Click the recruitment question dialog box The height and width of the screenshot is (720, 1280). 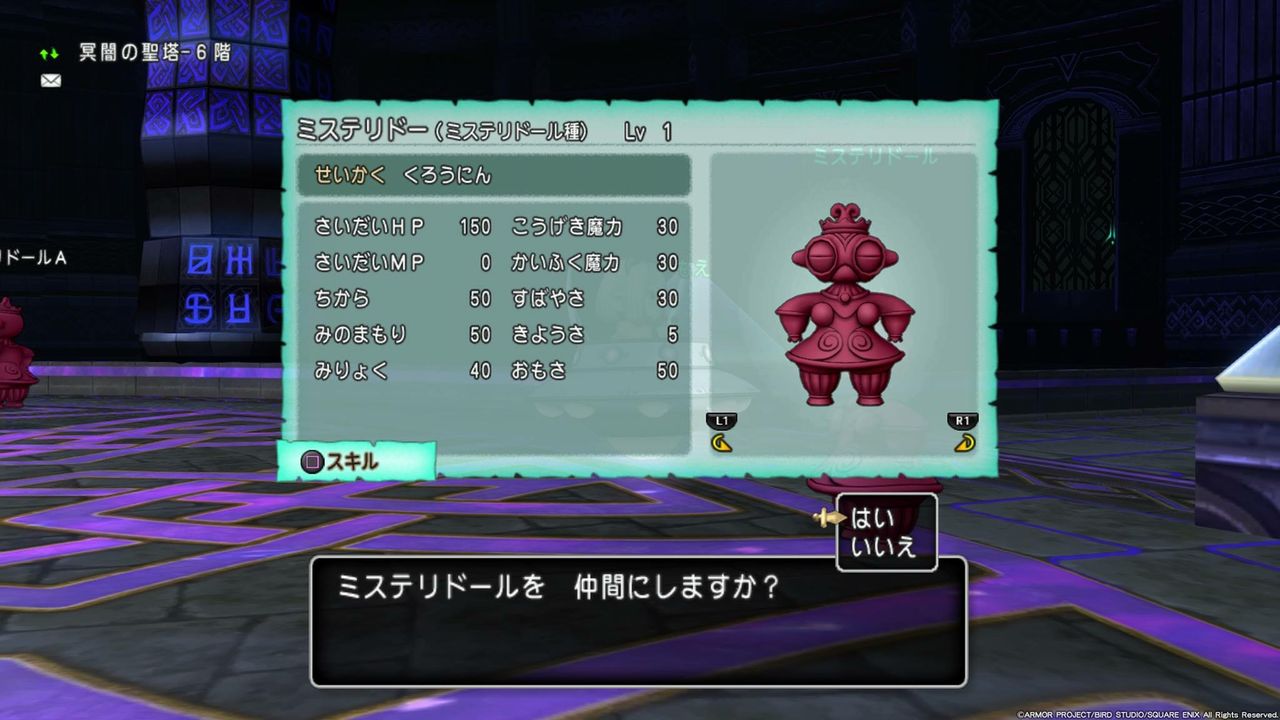pyautogui.click(x=635, y=620)
